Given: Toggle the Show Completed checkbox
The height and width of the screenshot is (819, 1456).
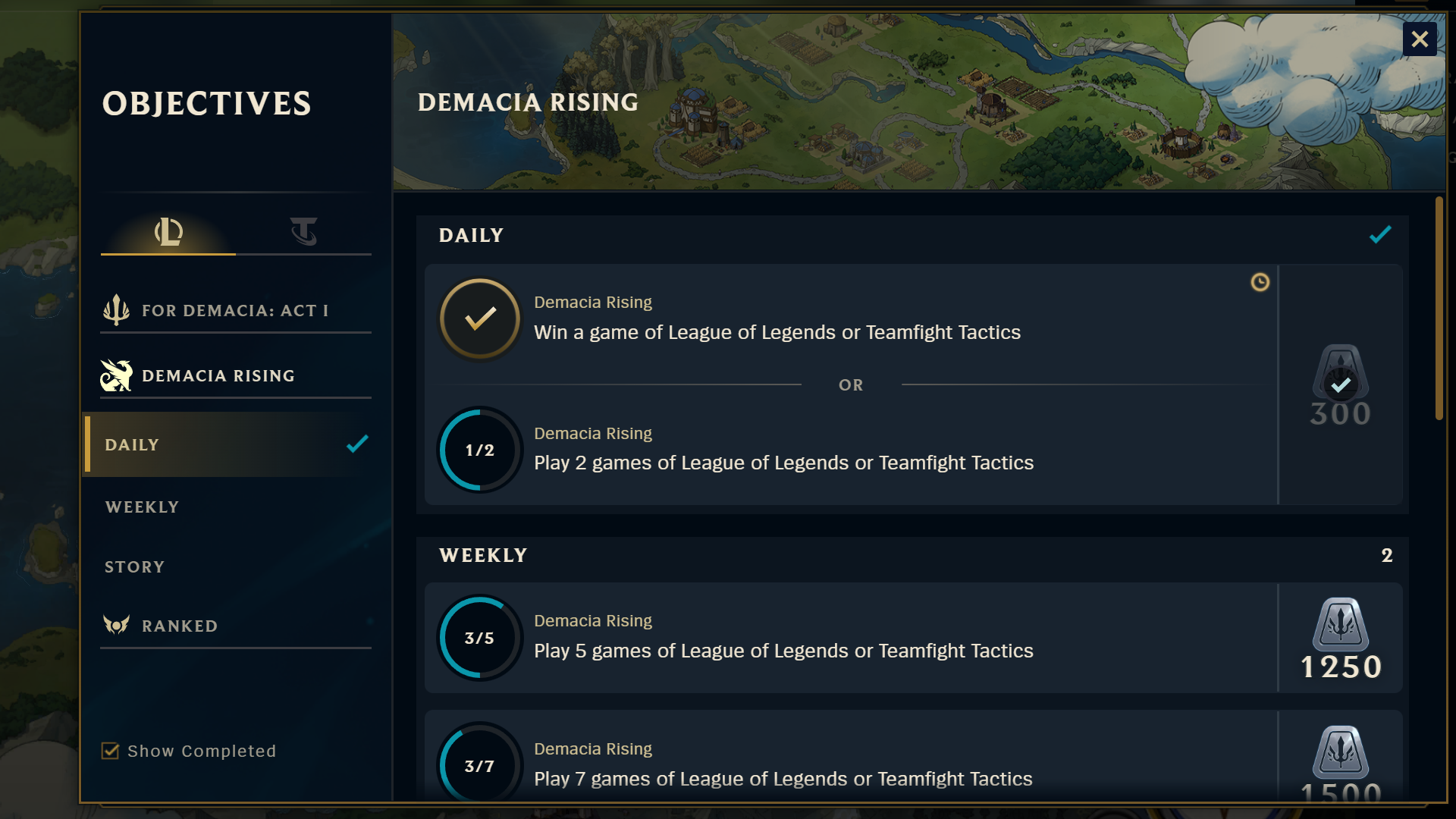Looking at the screenshot, I should [x=109, y=750].
